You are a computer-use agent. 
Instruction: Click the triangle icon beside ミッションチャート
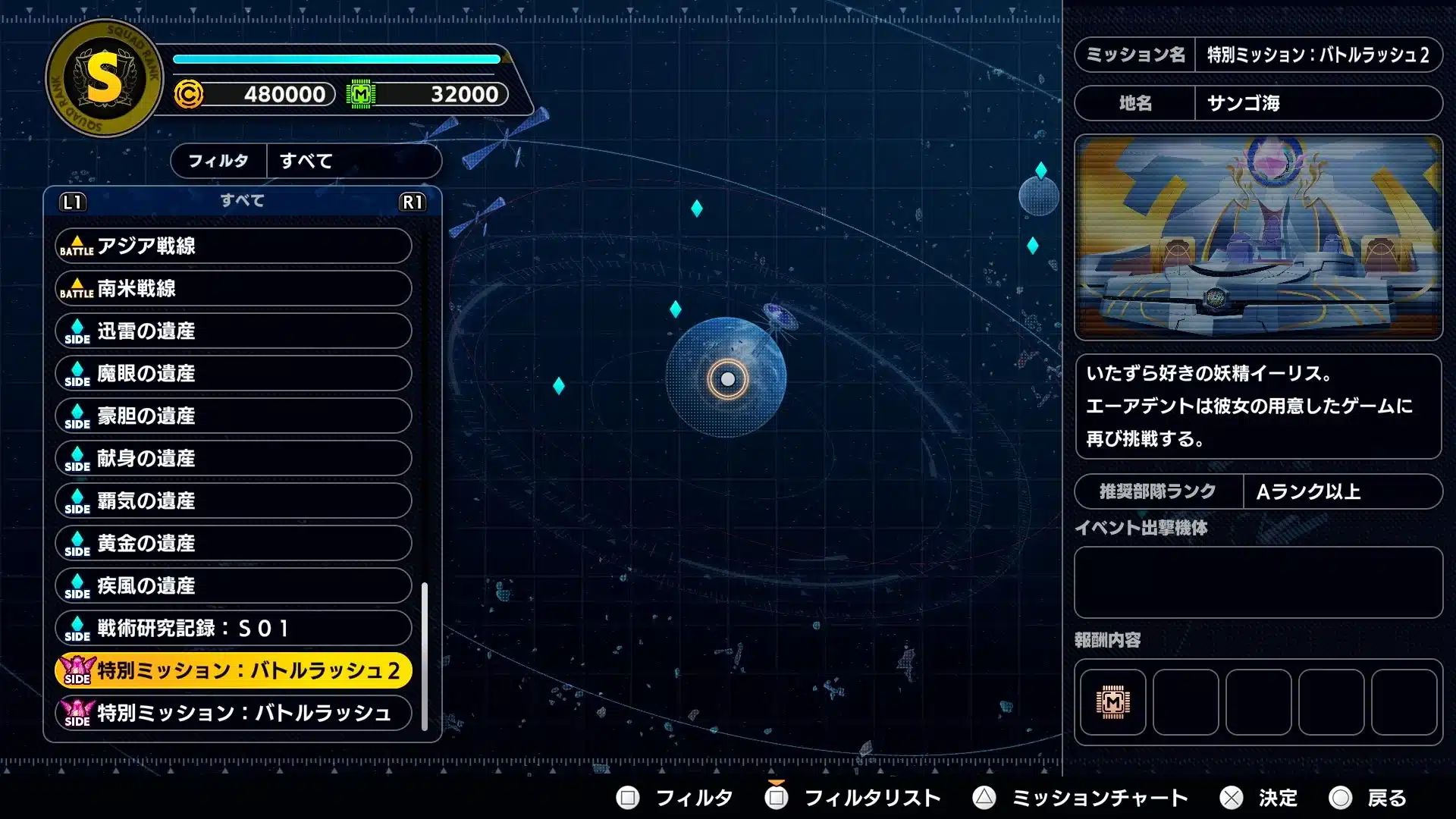click(984, 798)
